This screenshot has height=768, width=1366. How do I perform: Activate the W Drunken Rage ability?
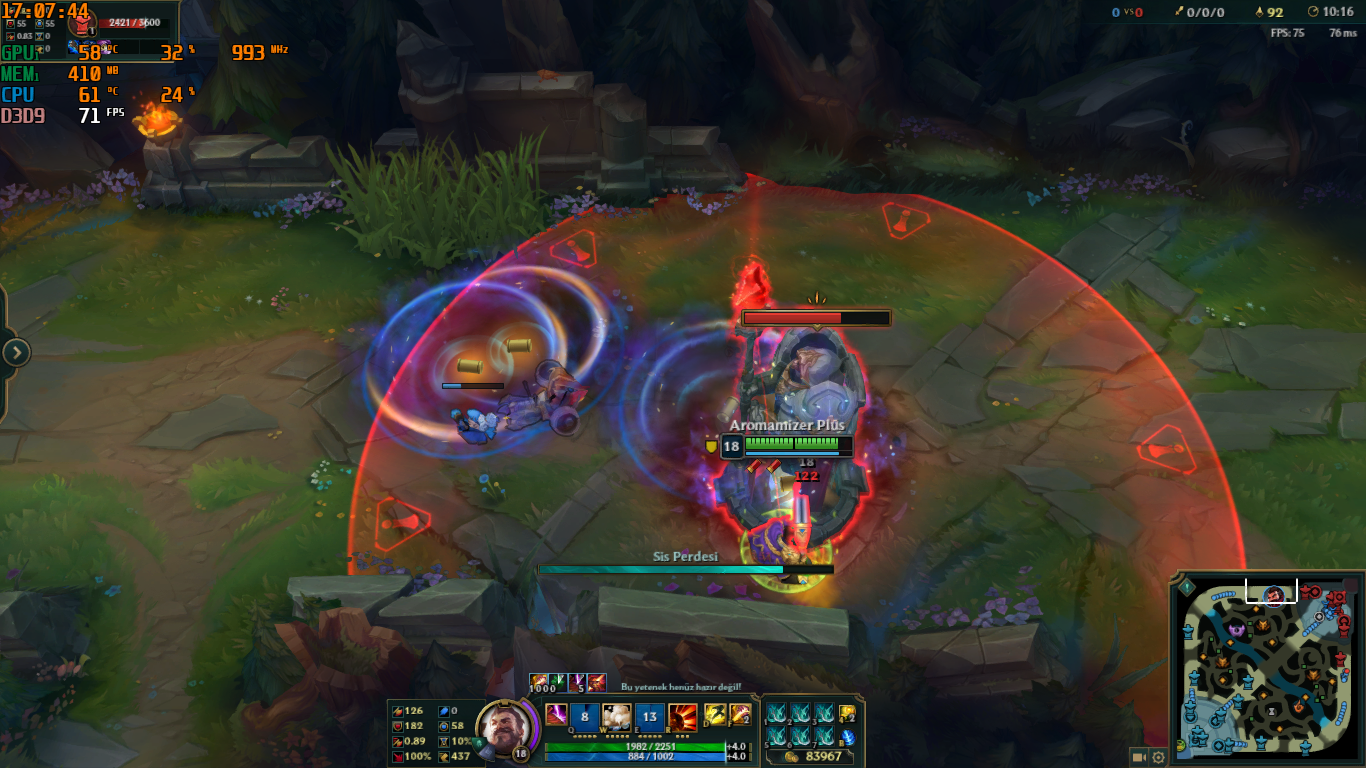tap(618, 716)
